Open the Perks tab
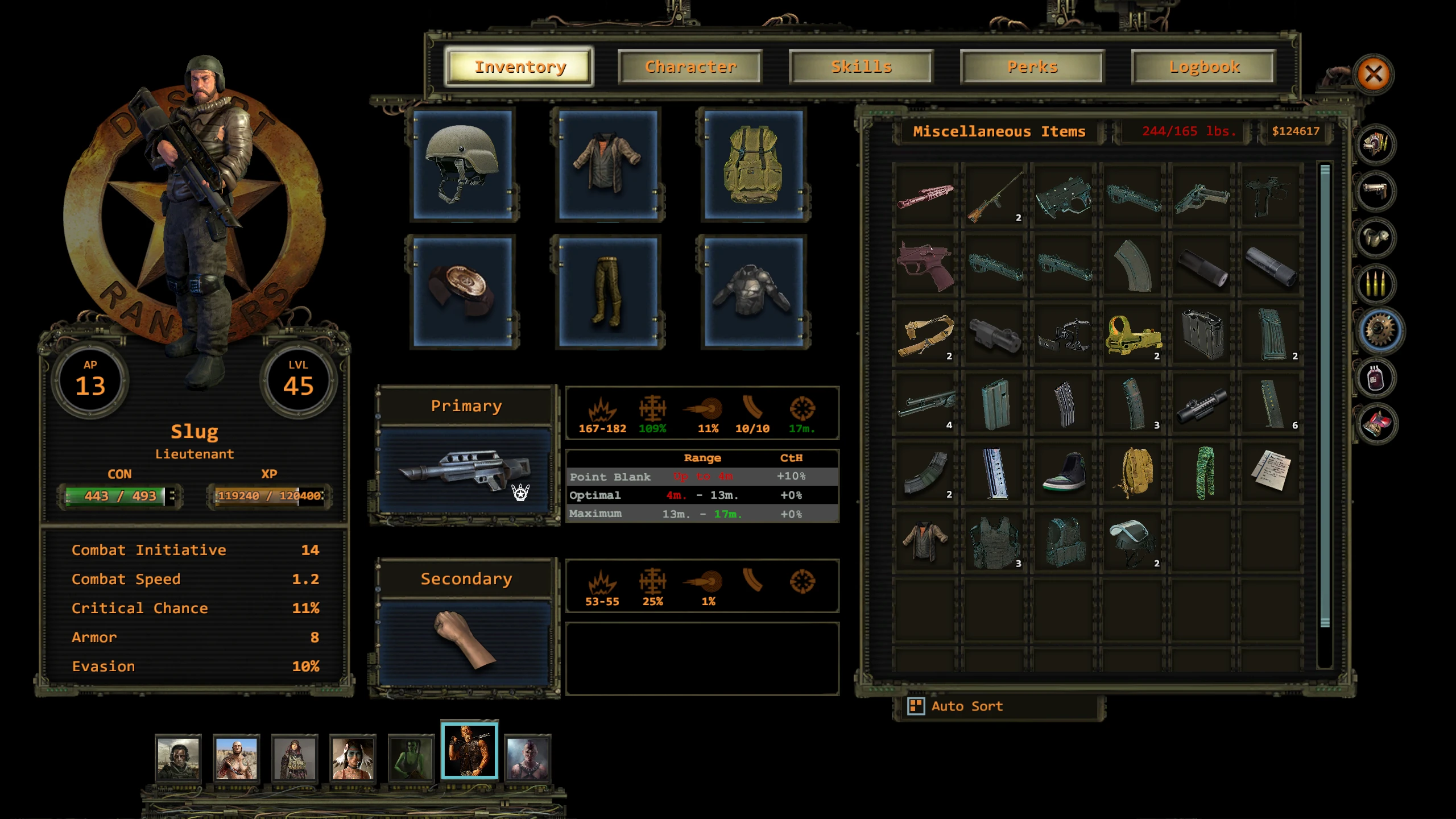The height and width of the screenshot is (819, 1456). [x=1032, y=67]
